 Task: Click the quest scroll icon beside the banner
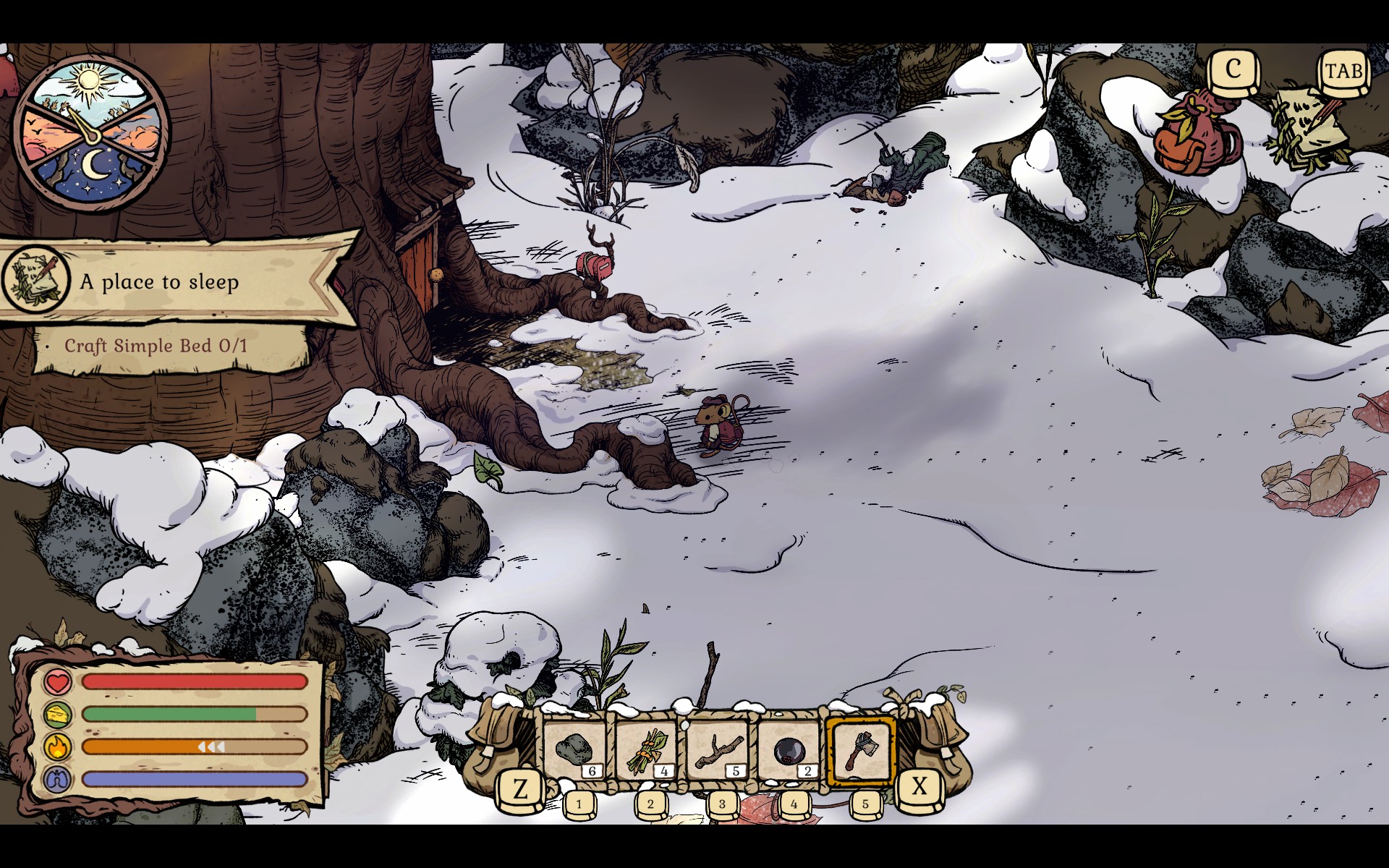pos(35,280)
